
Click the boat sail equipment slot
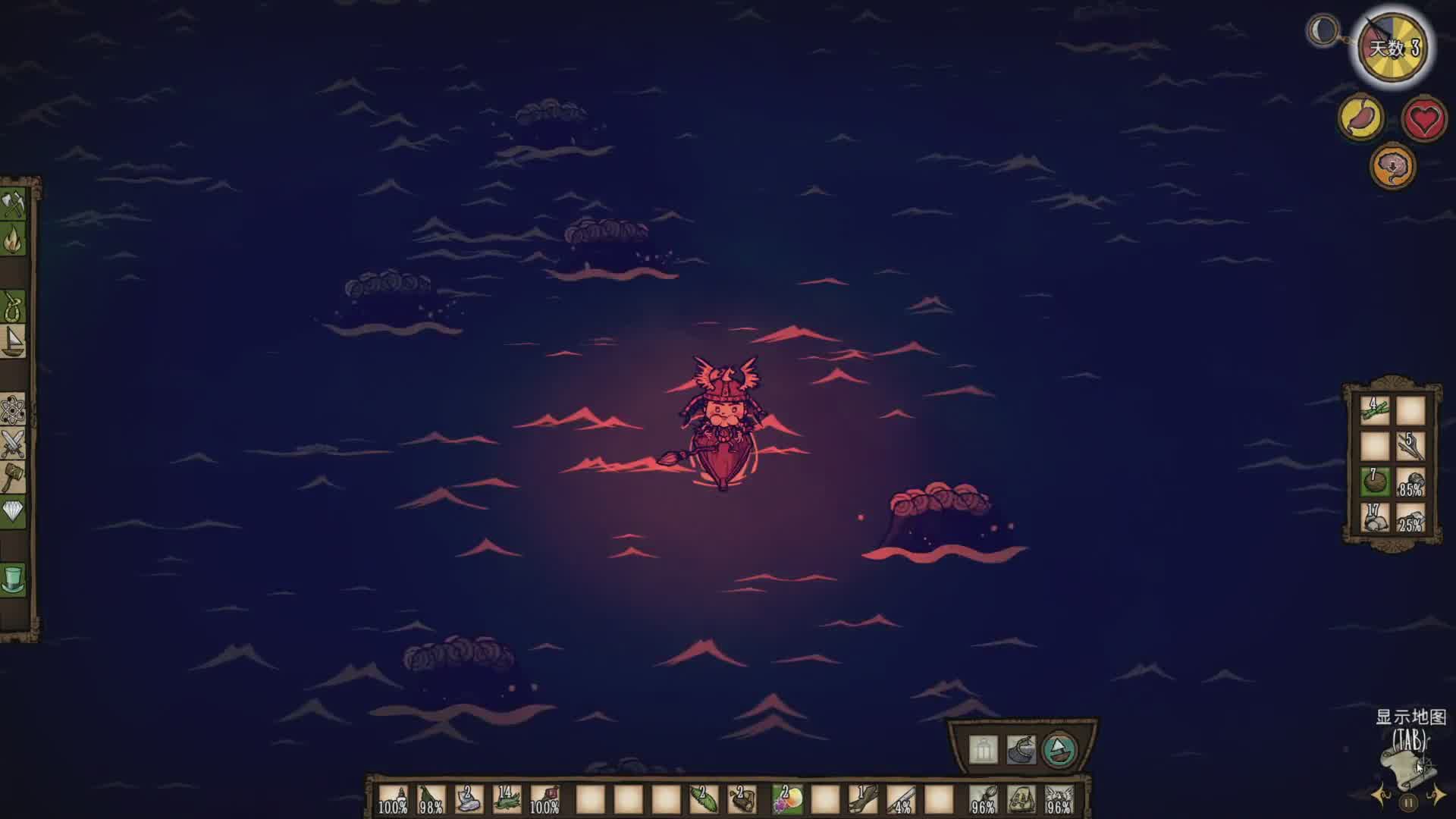pyautogui.click(x=1021, y=750)
